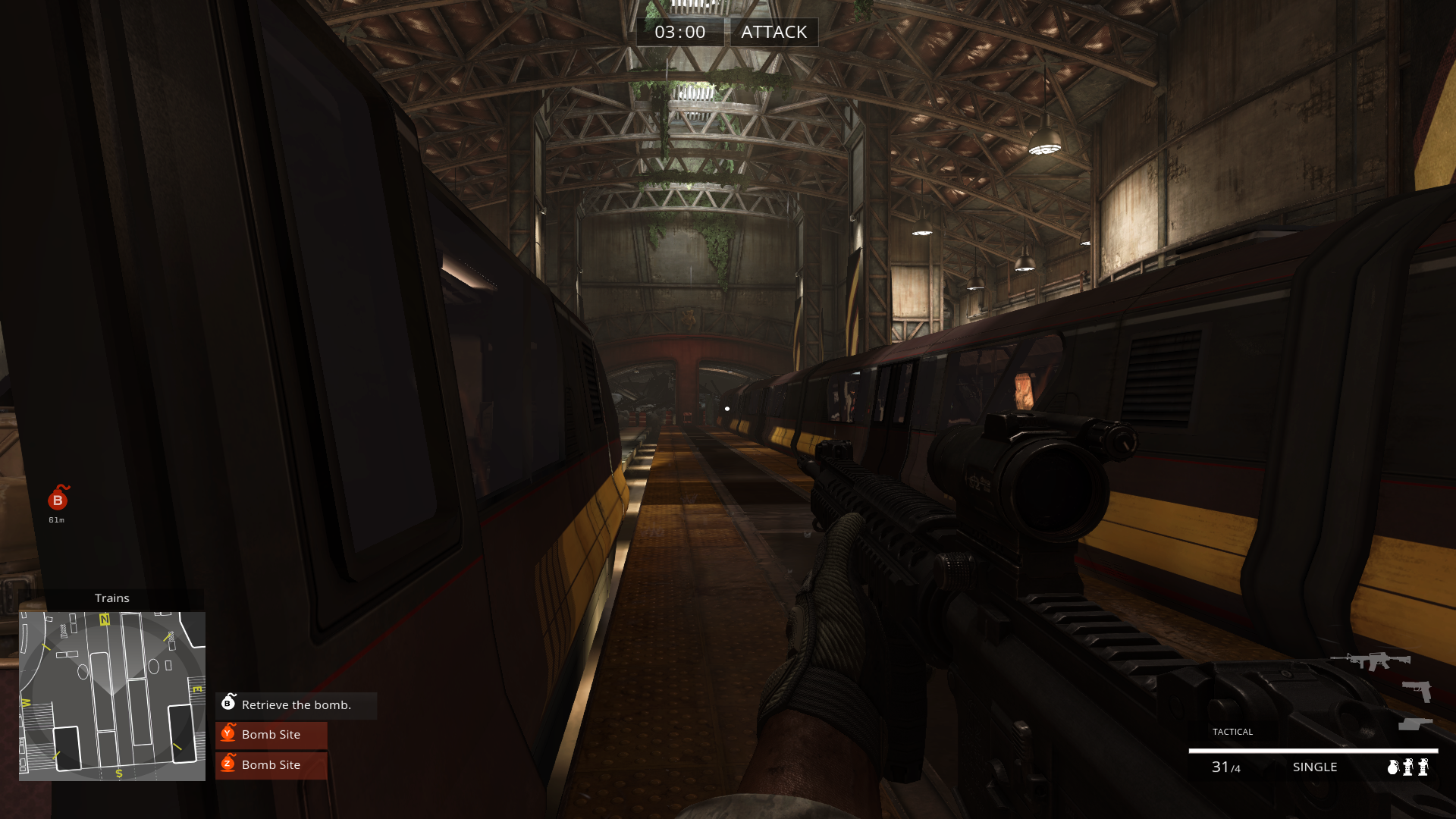
Task: Select the ATTACK phase label at top
Action: [774, 32]
